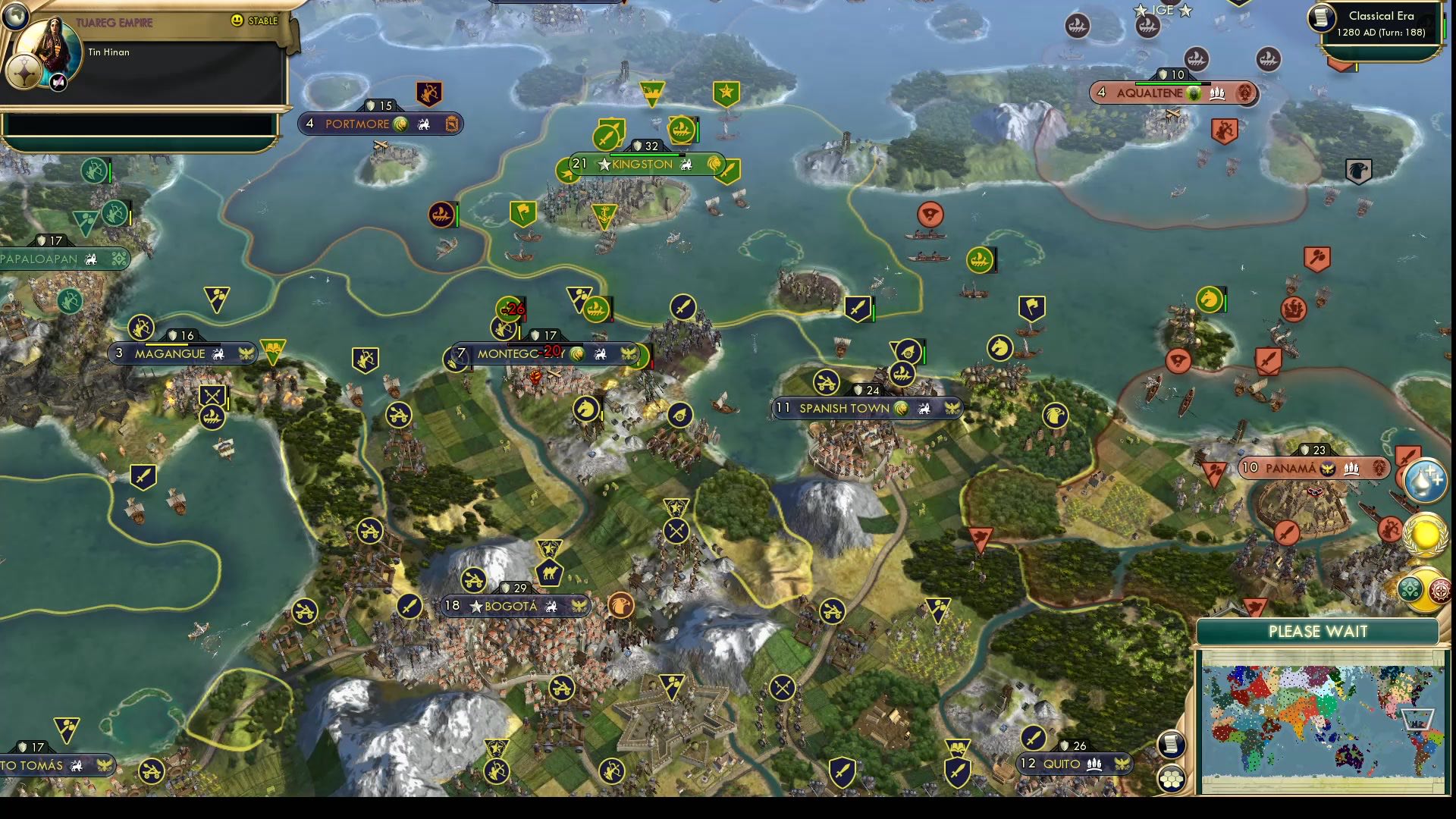Image resolution: width=1456 pixels, height=819 pixels.
Task: Click the Aqualtene city banner
Action: click(1172, 94)
